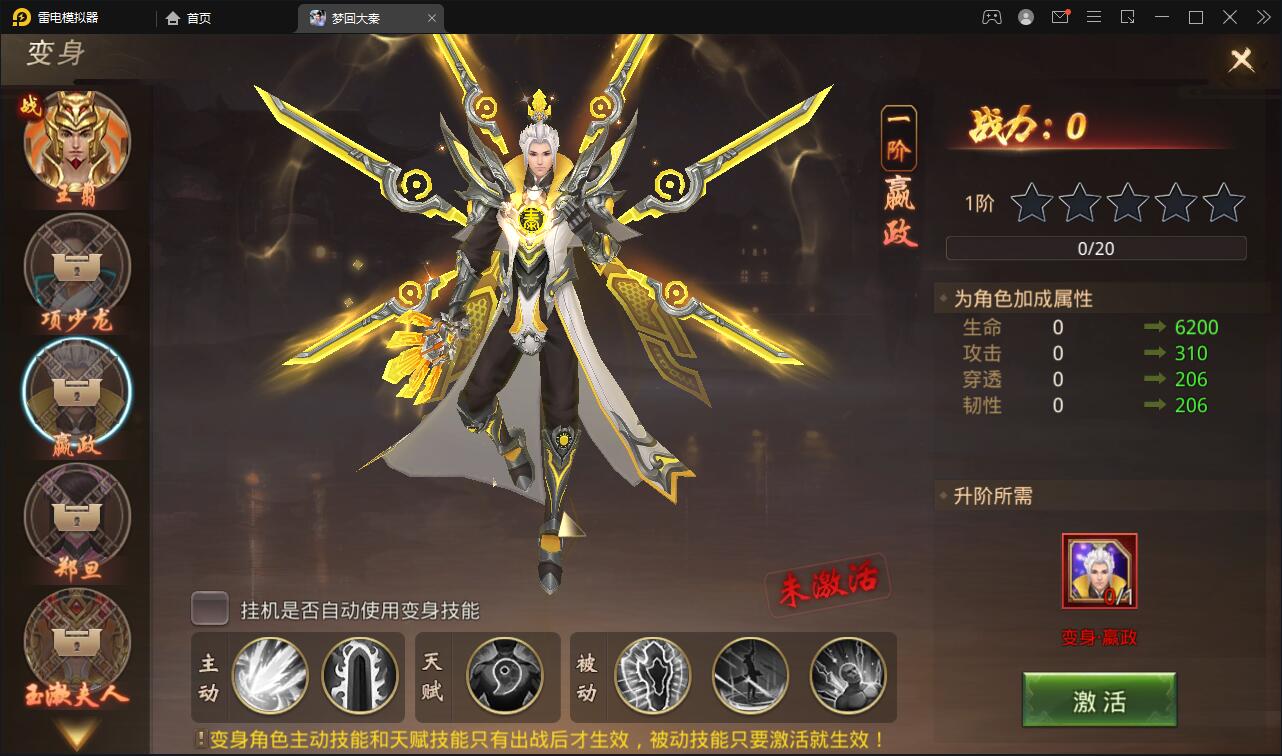Switch to the 首页 tab
The width and height of the screenshot is (1282, 756).
[189, 17]
